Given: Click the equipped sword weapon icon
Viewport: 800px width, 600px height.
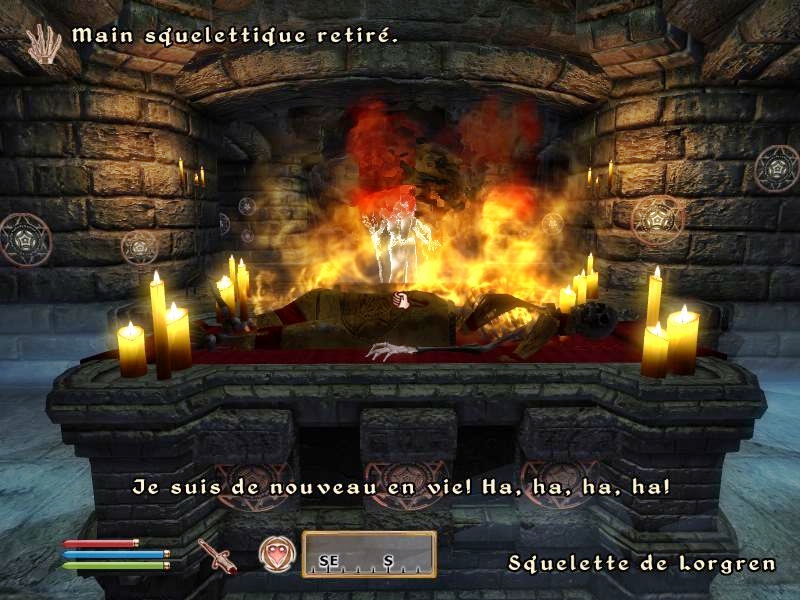Looking at the screenshot, I should point(216,555).
